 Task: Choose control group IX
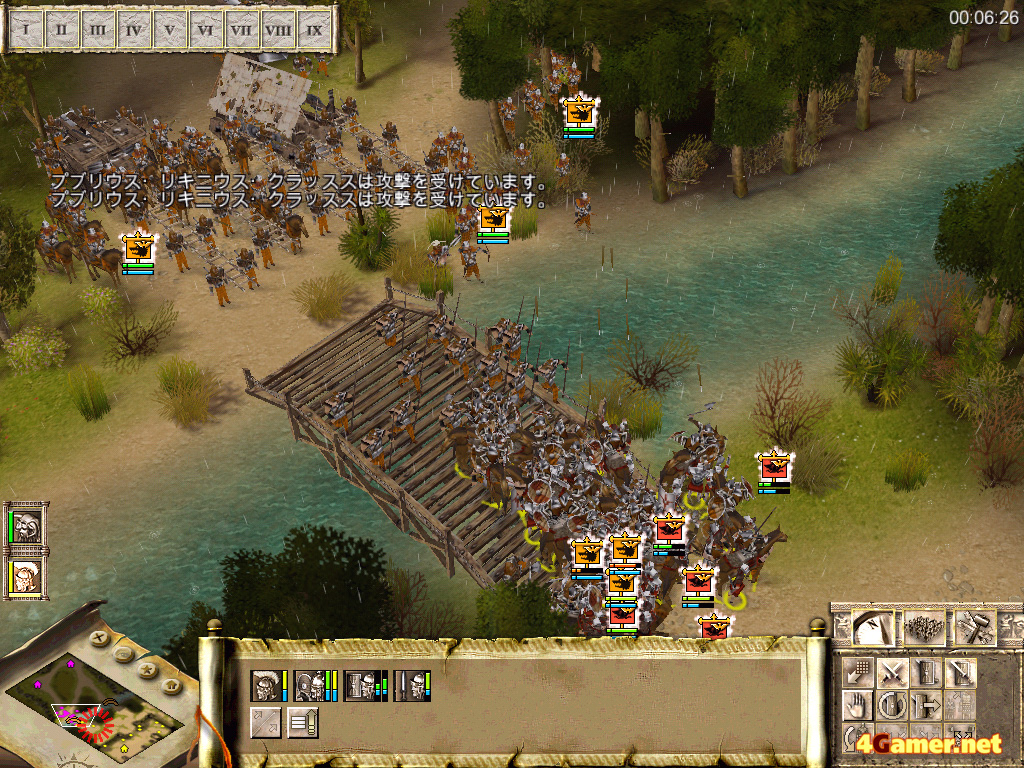coord(315,30)
